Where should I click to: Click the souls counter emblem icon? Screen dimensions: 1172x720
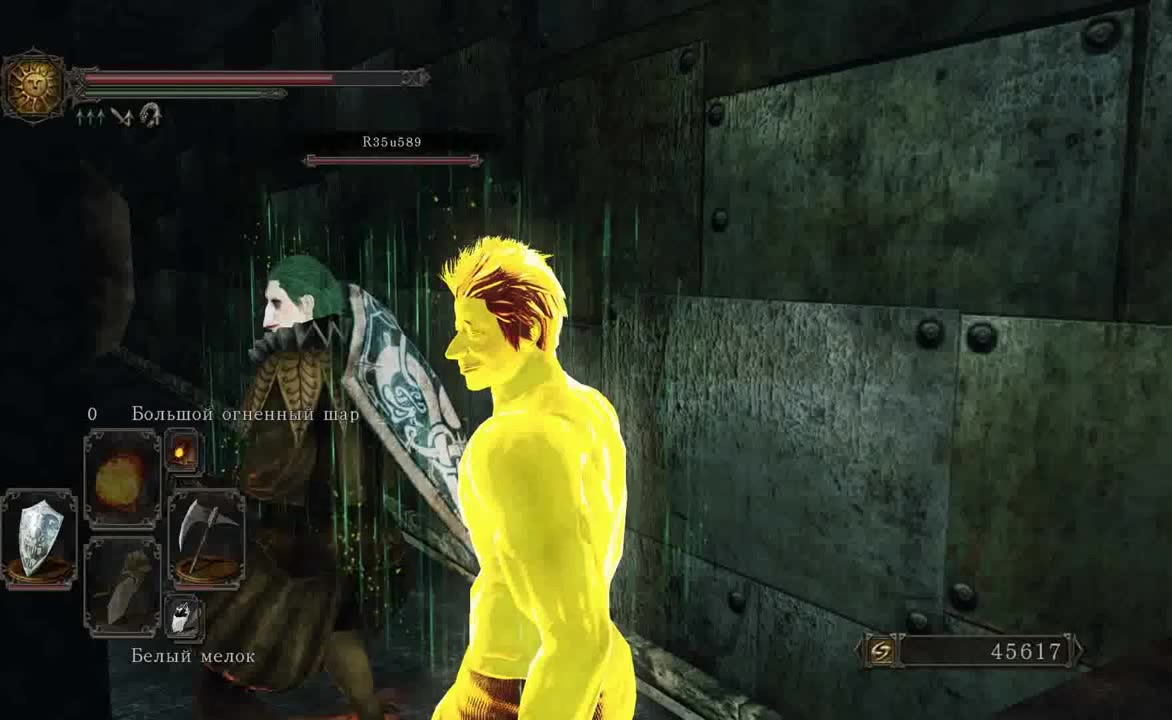pyautogui.click(x=883, y=651)
